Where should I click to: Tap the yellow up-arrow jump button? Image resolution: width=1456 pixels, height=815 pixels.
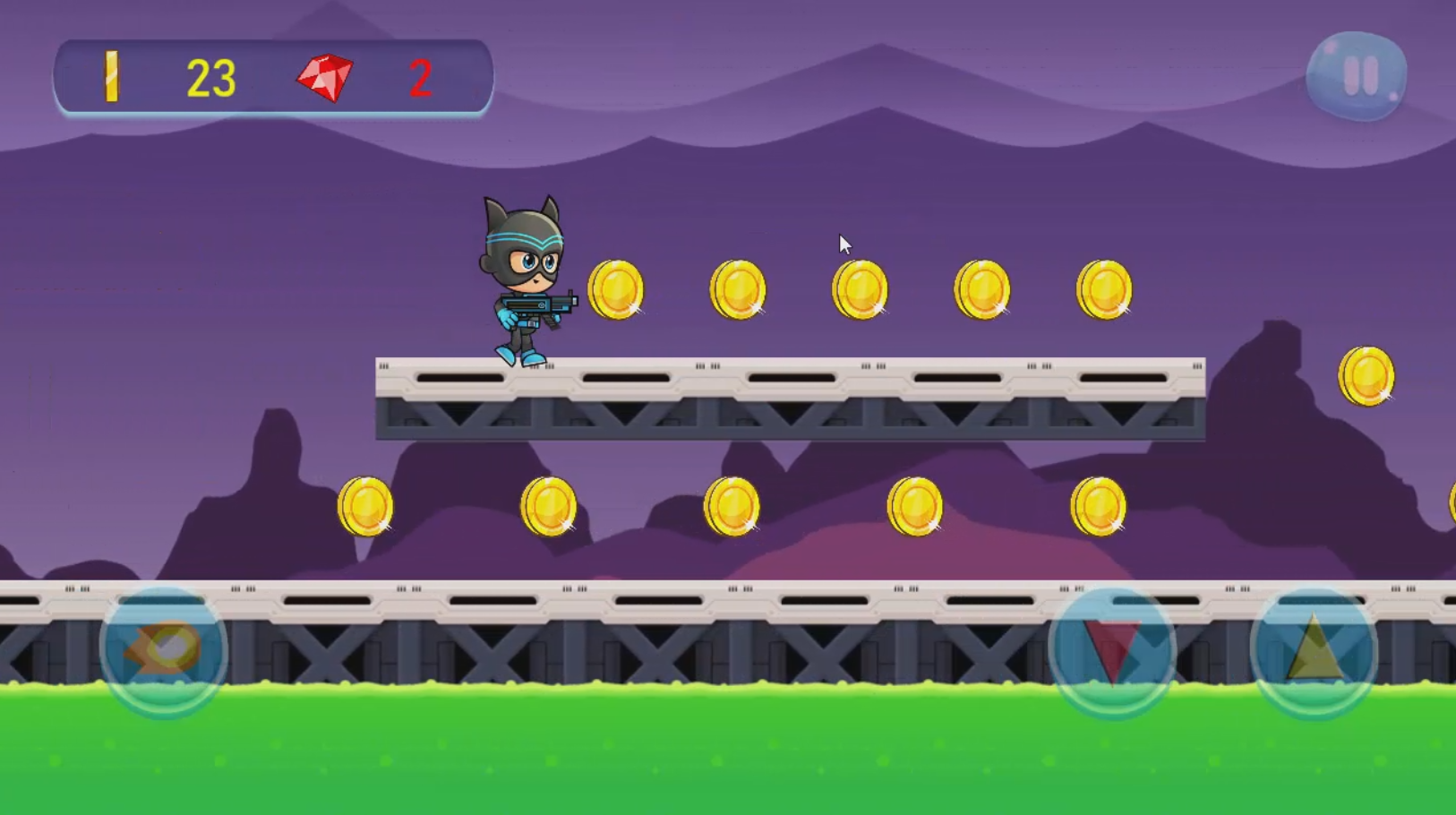1314,649
